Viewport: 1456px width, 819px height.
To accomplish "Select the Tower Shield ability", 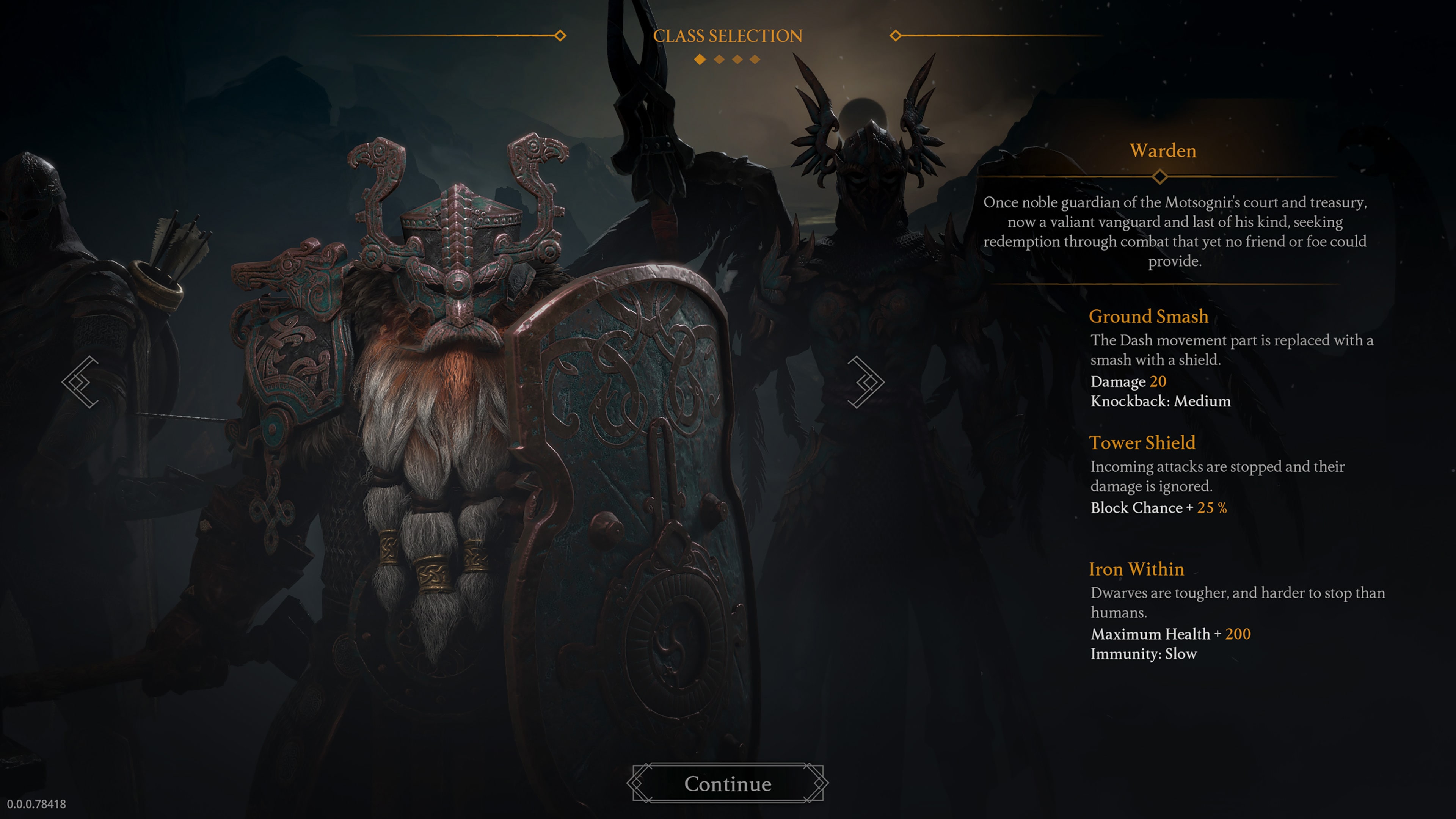I will tap(1143, 442).
